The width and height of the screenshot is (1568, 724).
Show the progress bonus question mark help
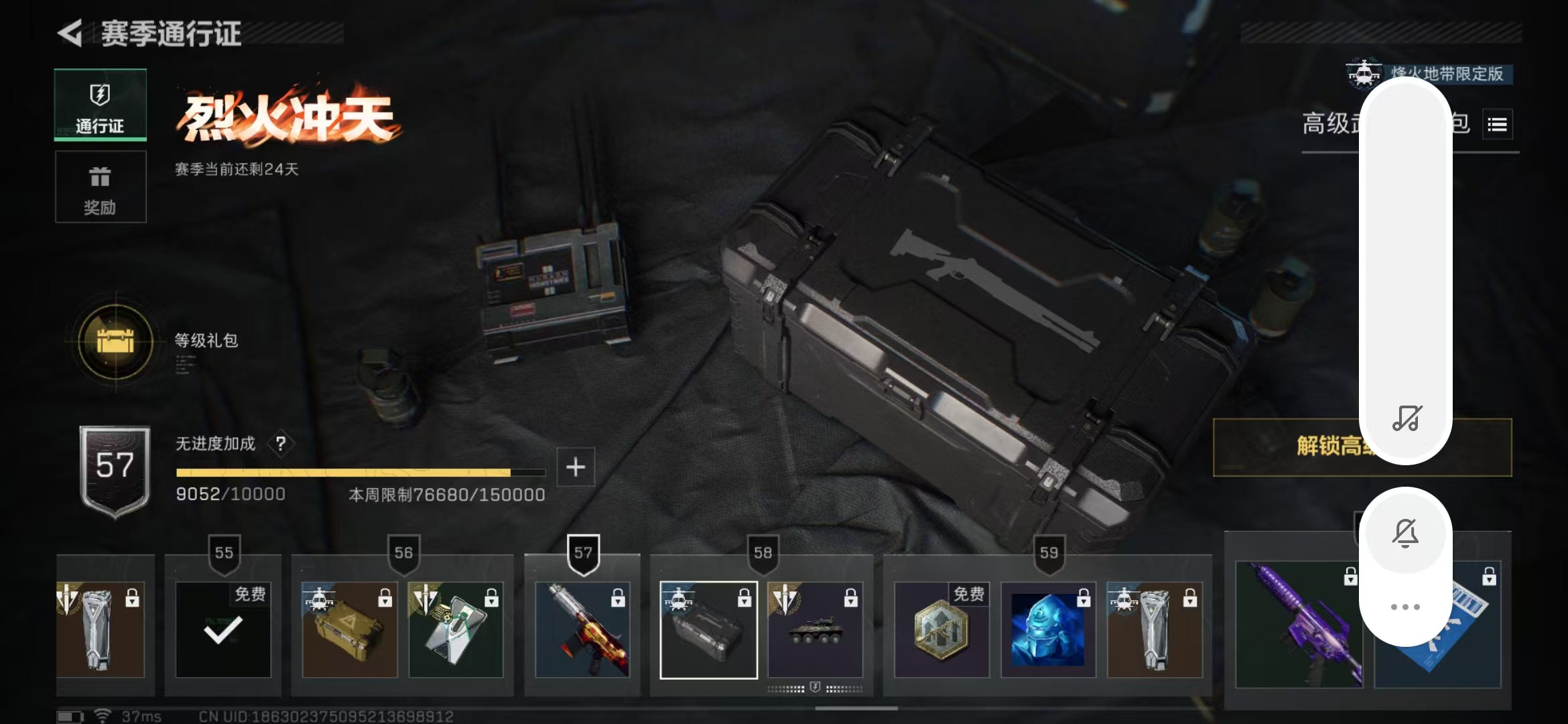tap(281, 443)
